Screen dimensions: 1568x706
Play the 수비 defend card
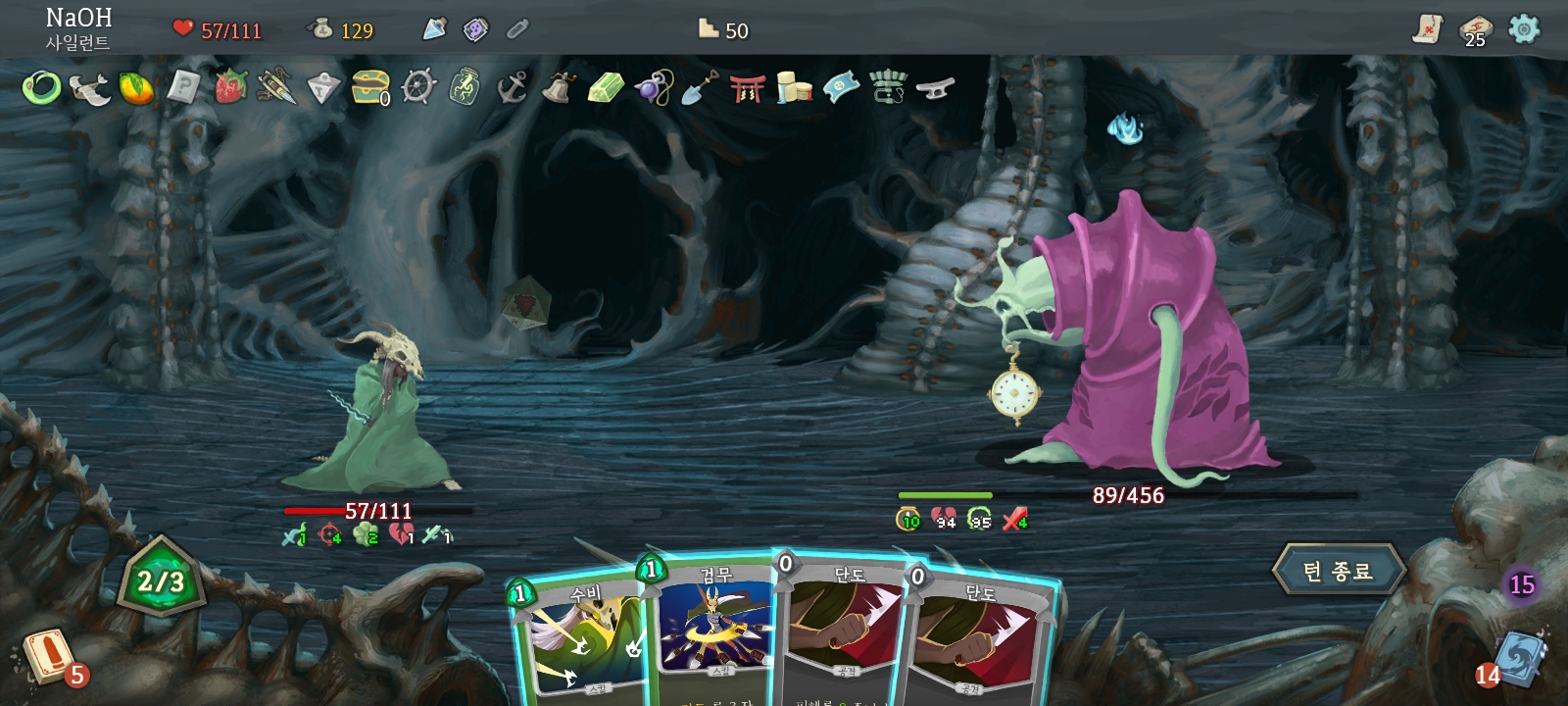576,642
